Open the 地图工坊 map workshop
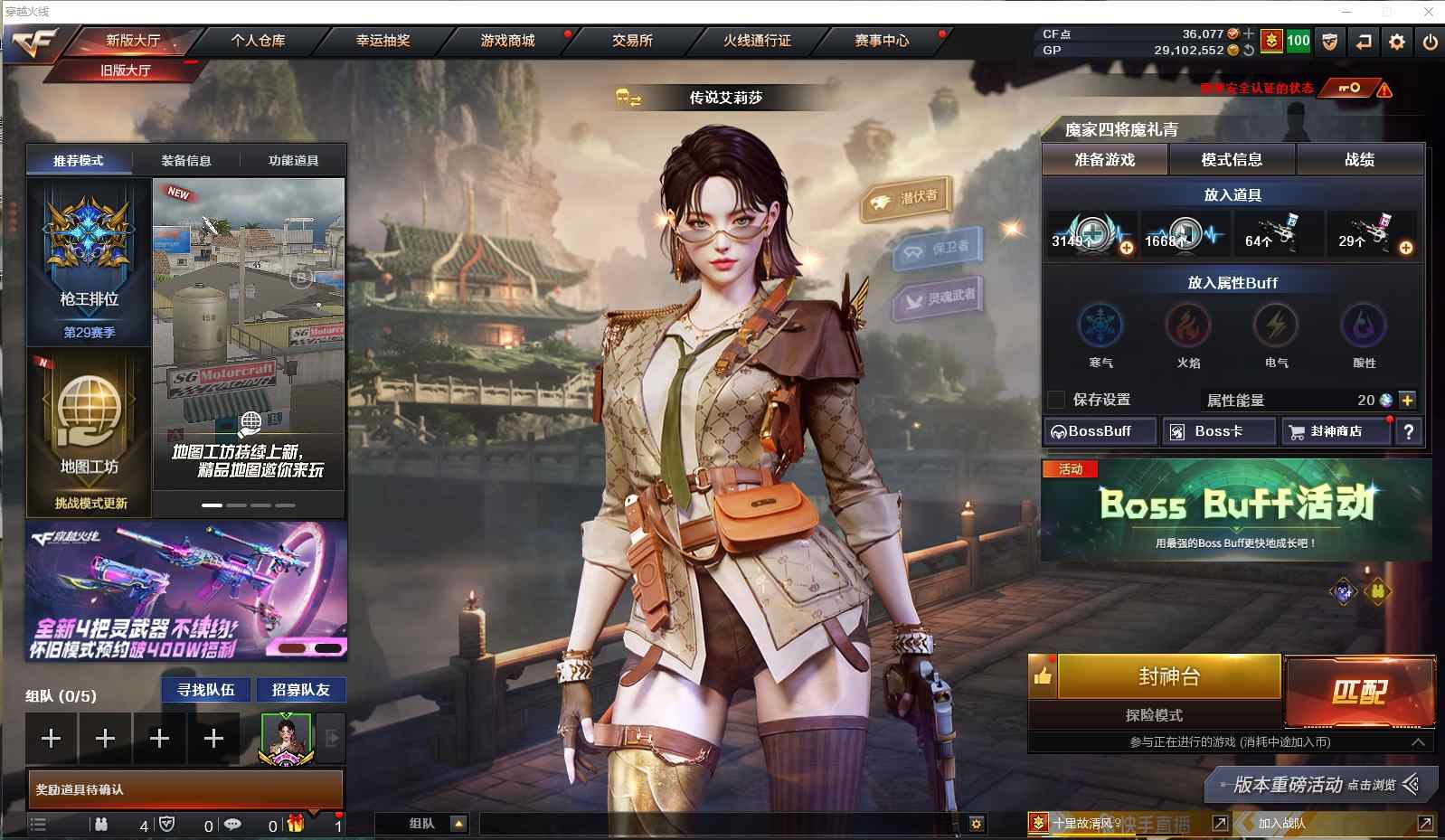 click(89, 429)
